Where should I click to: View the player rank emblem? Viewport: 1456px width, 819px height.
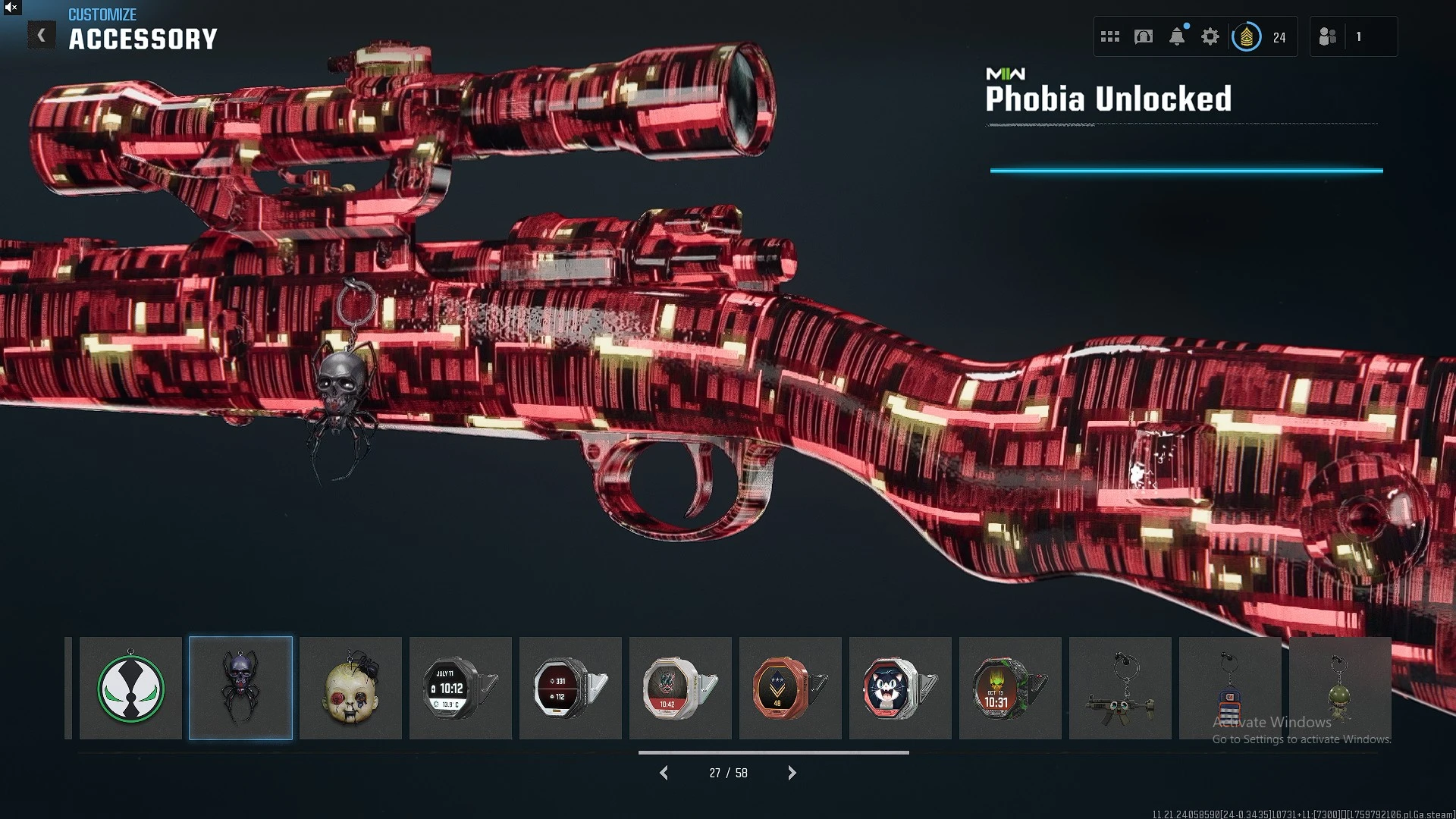(1247, 36)
